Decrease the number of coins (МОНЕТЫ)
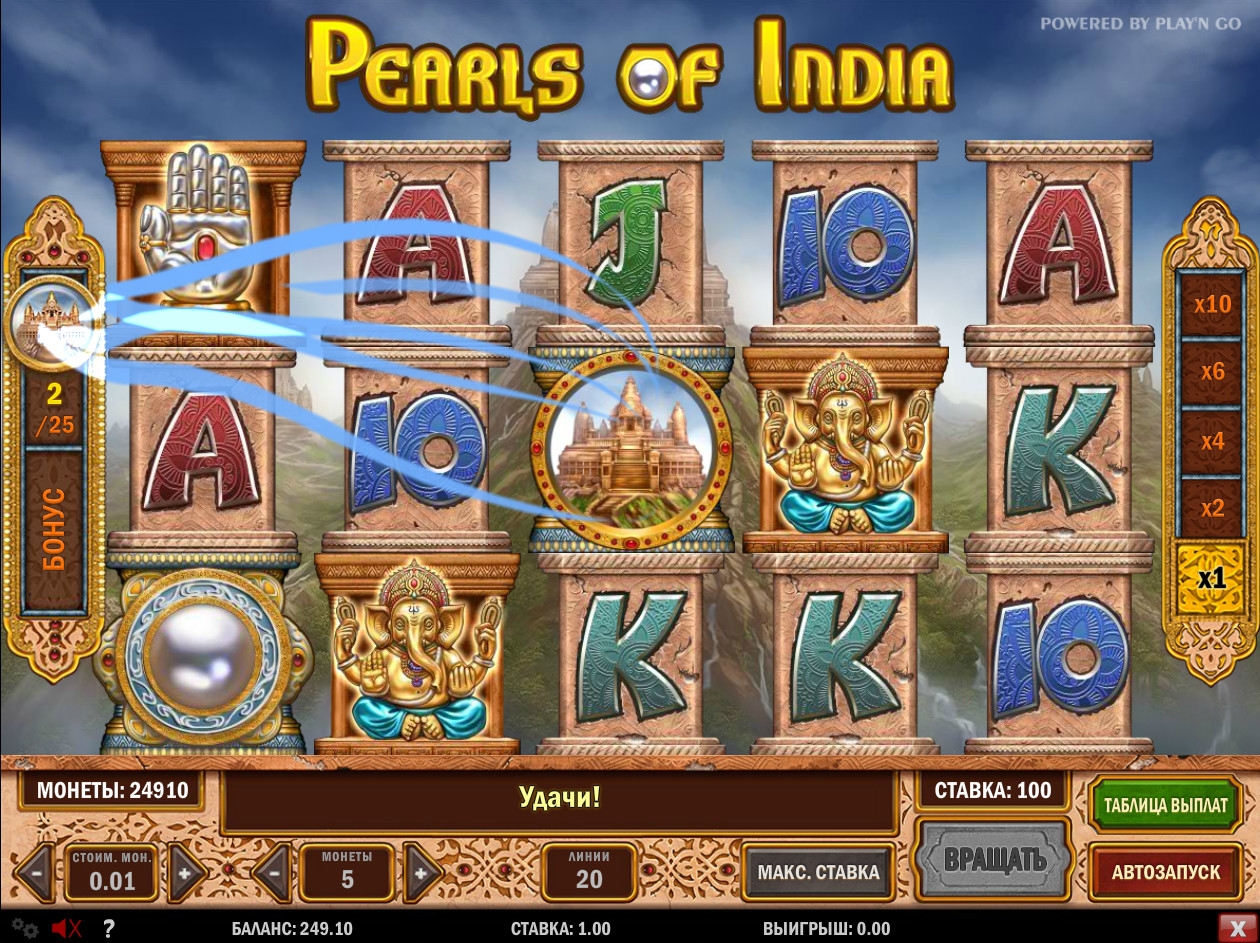This screenshot has height=943, width=1260. point(273,873)
